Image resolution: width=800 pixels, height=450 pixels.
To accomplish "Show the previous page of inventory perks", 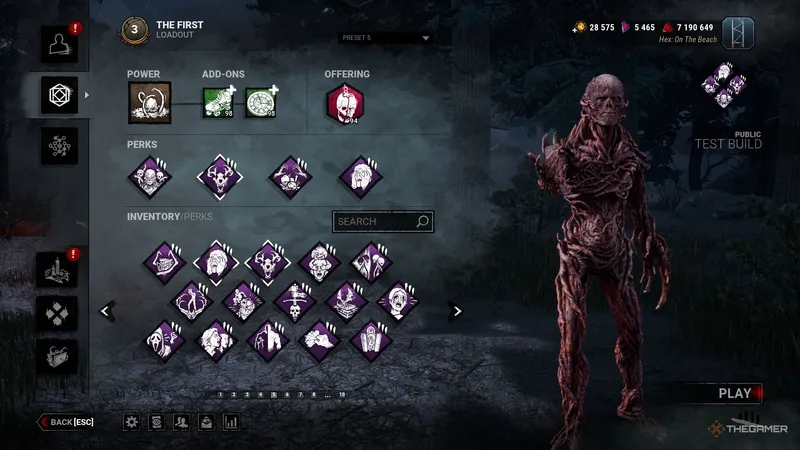I will tap(105, 311).
